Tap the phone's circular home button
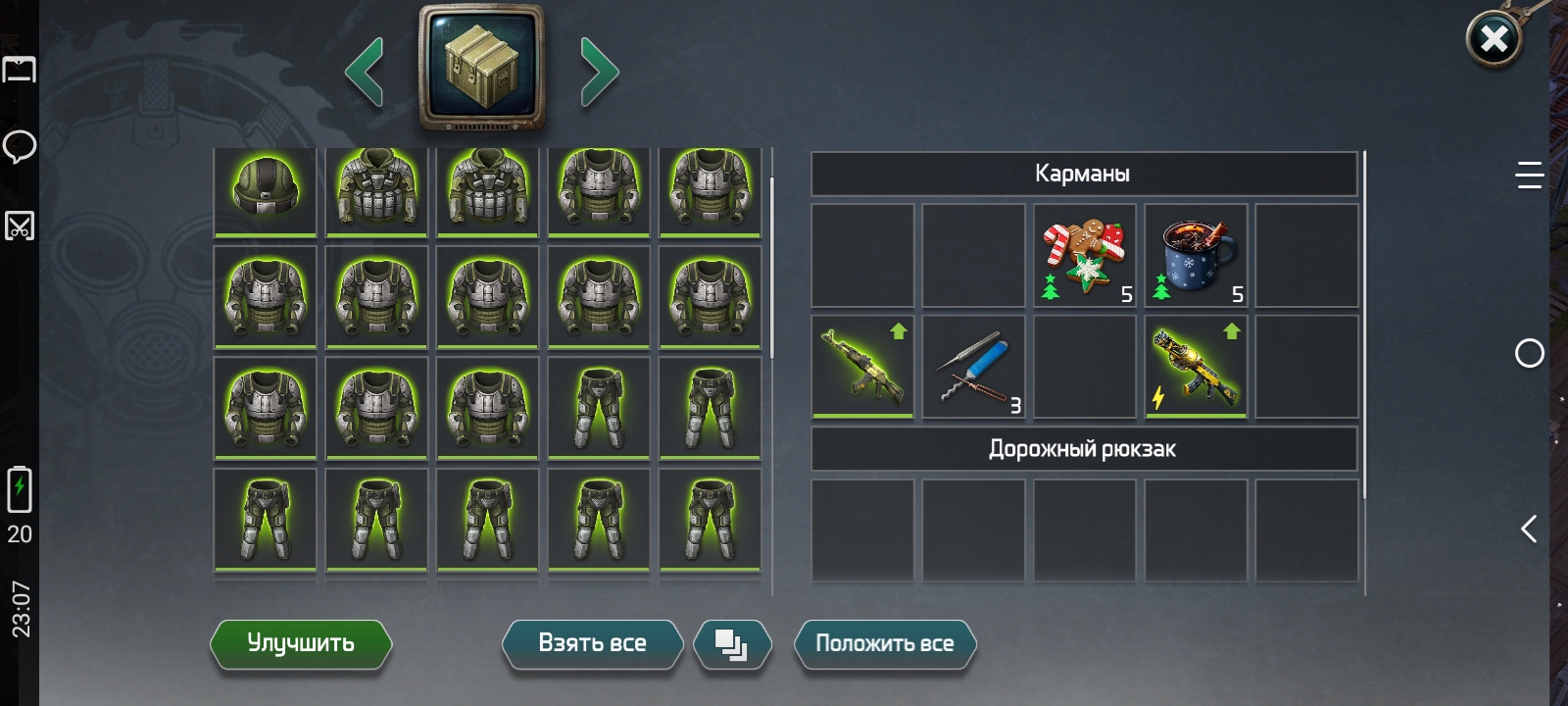The height and width of the screenshot is (706, 1568). click(x=1529, y=353)
